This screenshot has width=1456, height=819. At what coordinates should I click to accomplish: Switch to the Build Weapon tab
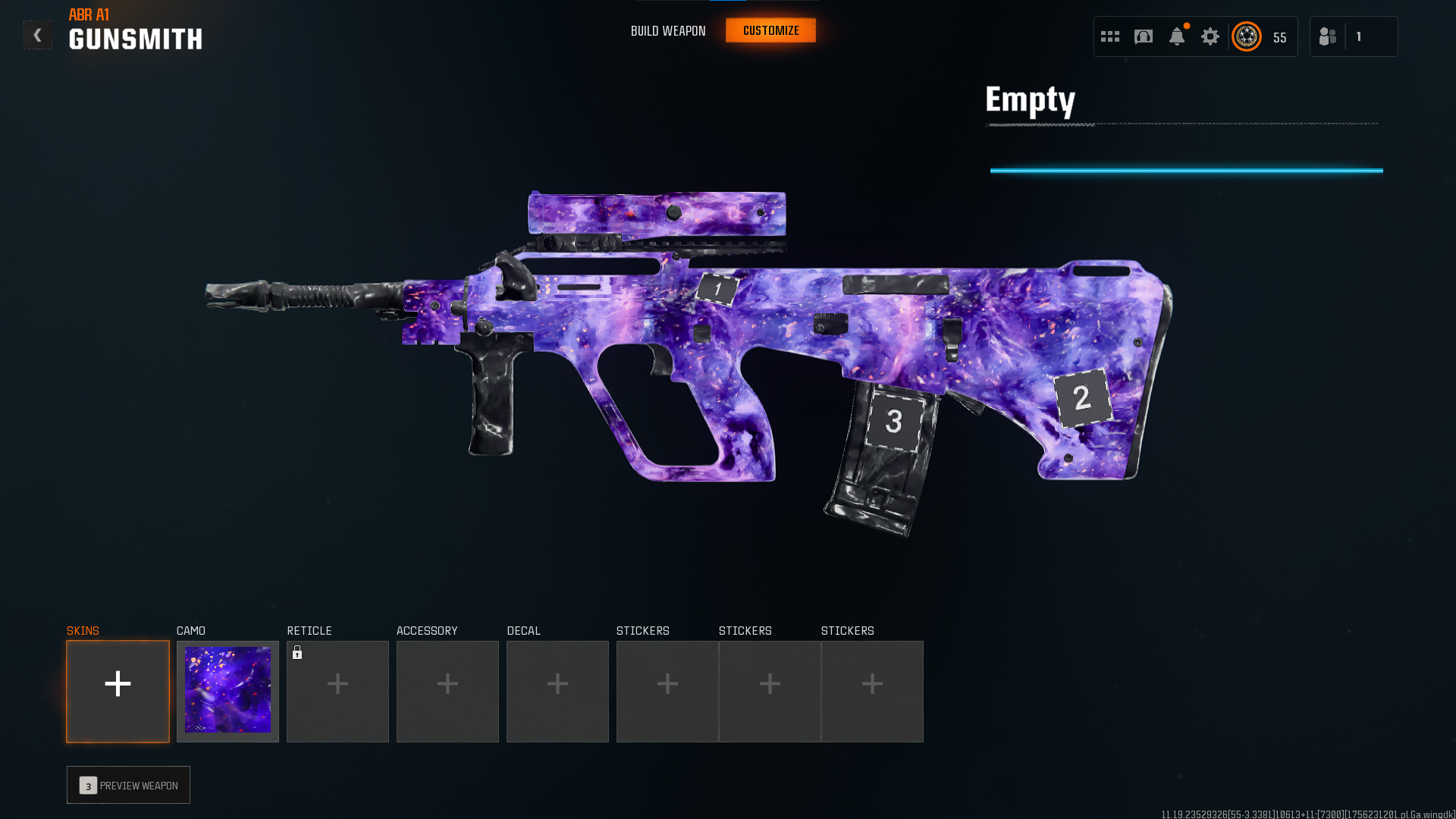(668, 31)
